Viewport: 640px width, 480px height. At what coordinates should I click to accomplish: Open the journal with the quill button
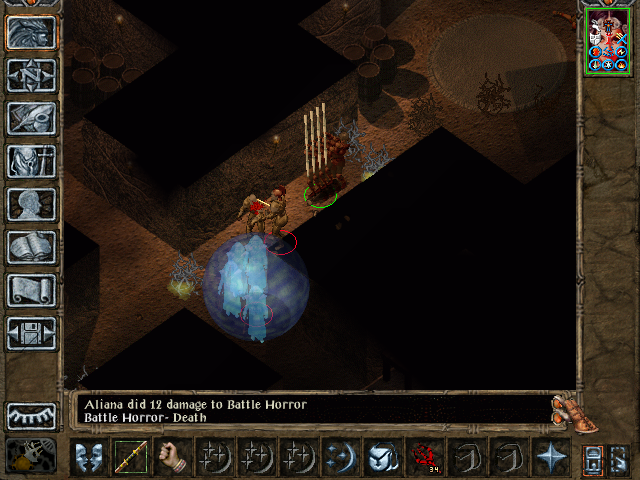coord(31,118)
